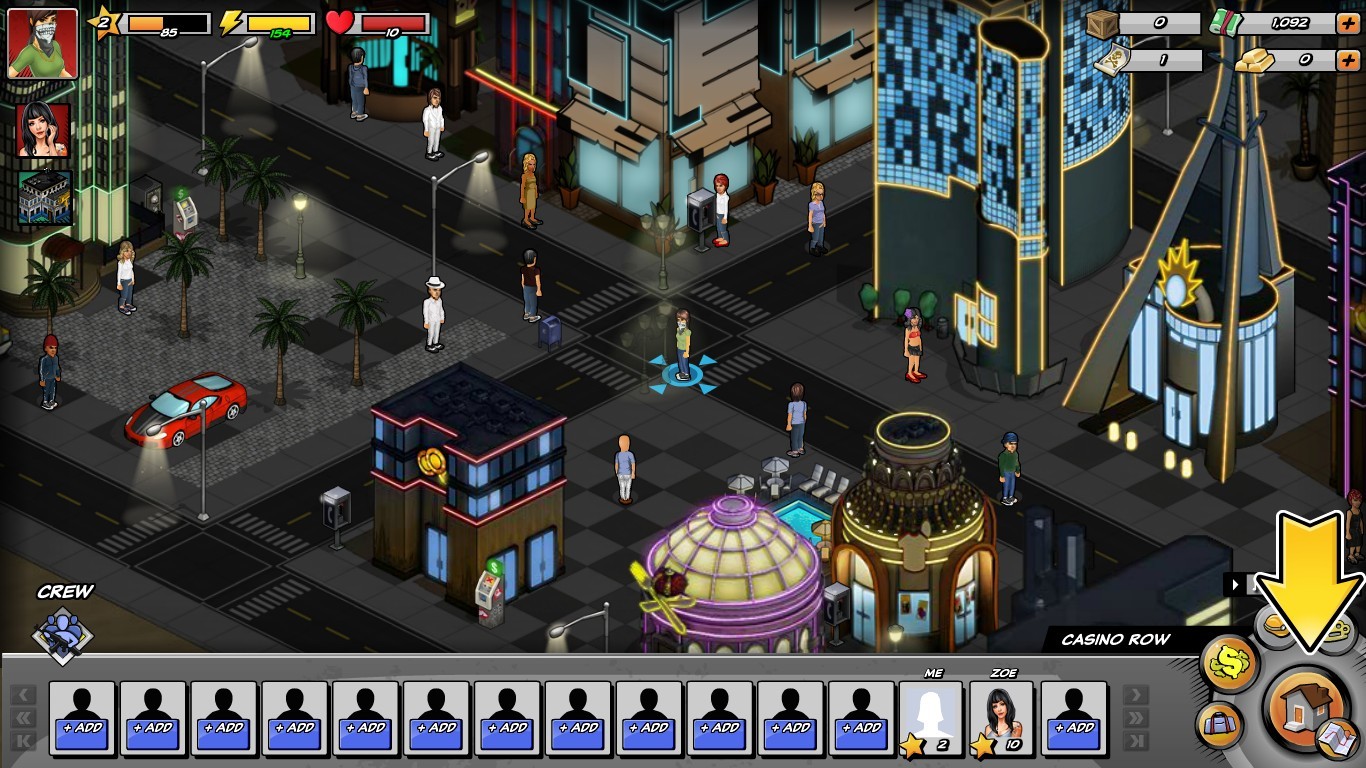Click the plus button next to 1,092 cash

click(1348, 23)
